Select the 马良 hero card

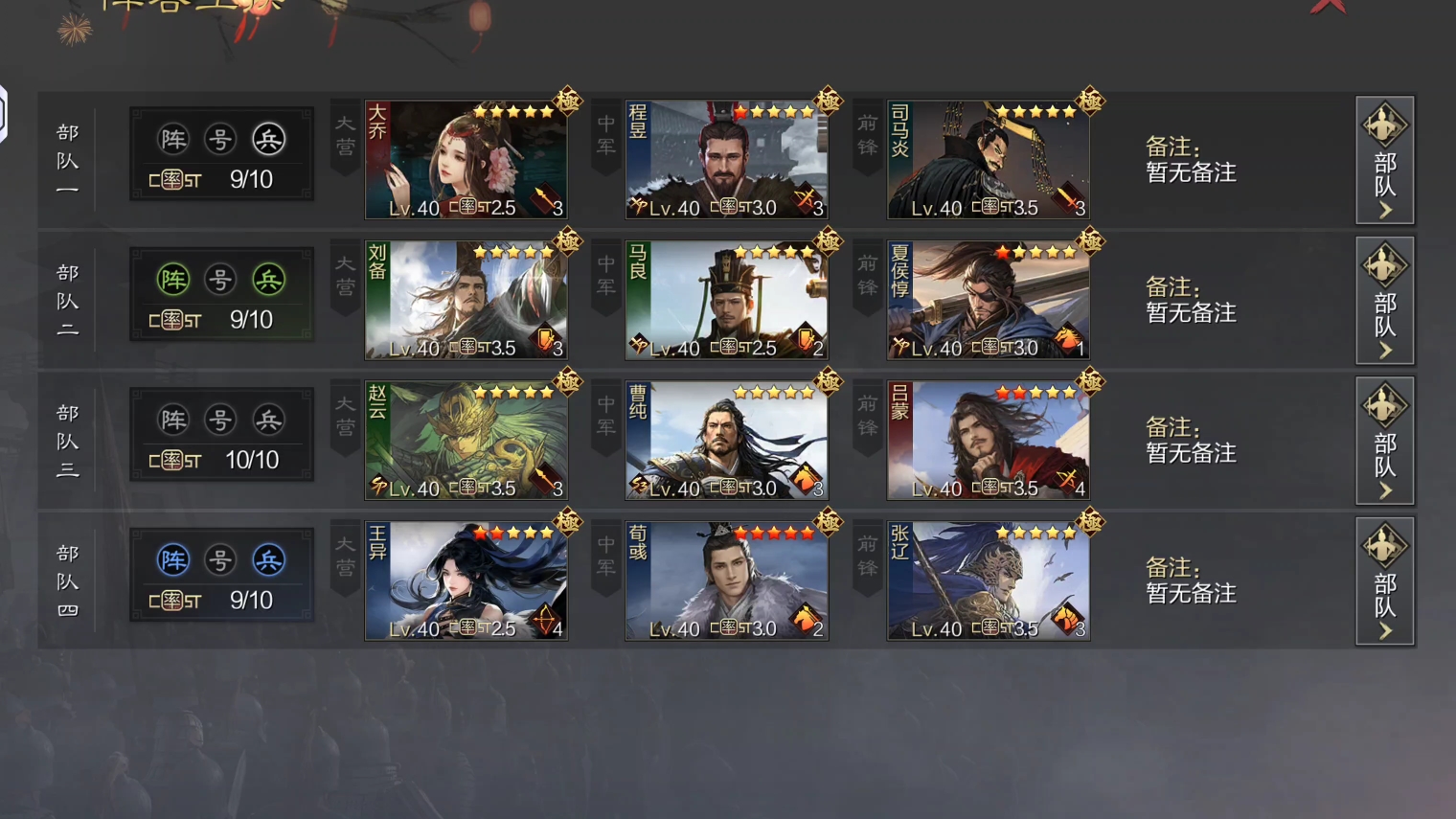point(726,301)
